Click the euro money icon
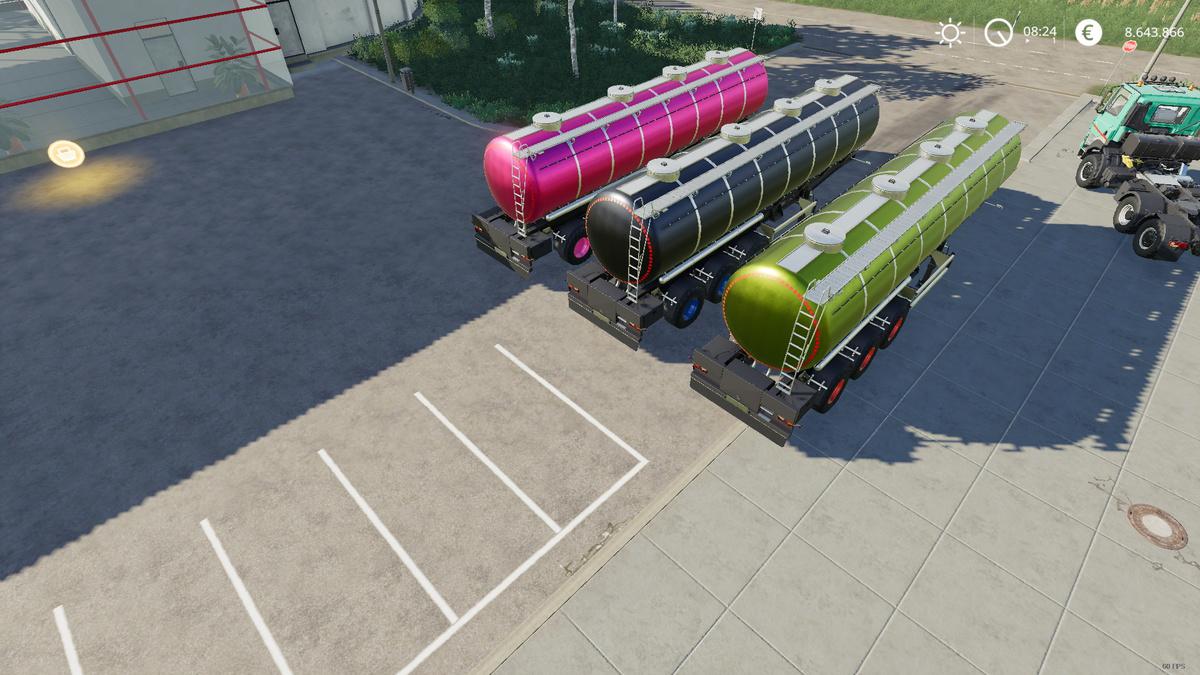Viewport: 1200px width, 675px height. click(x=1088, y=32)
